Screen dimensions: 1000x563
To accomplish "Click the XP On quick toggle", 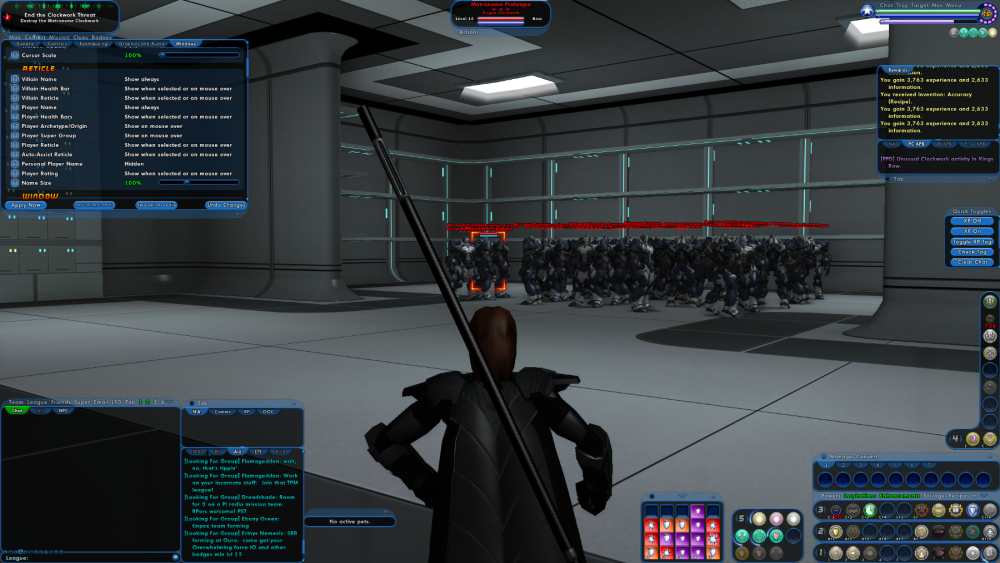I will [972, 231].
